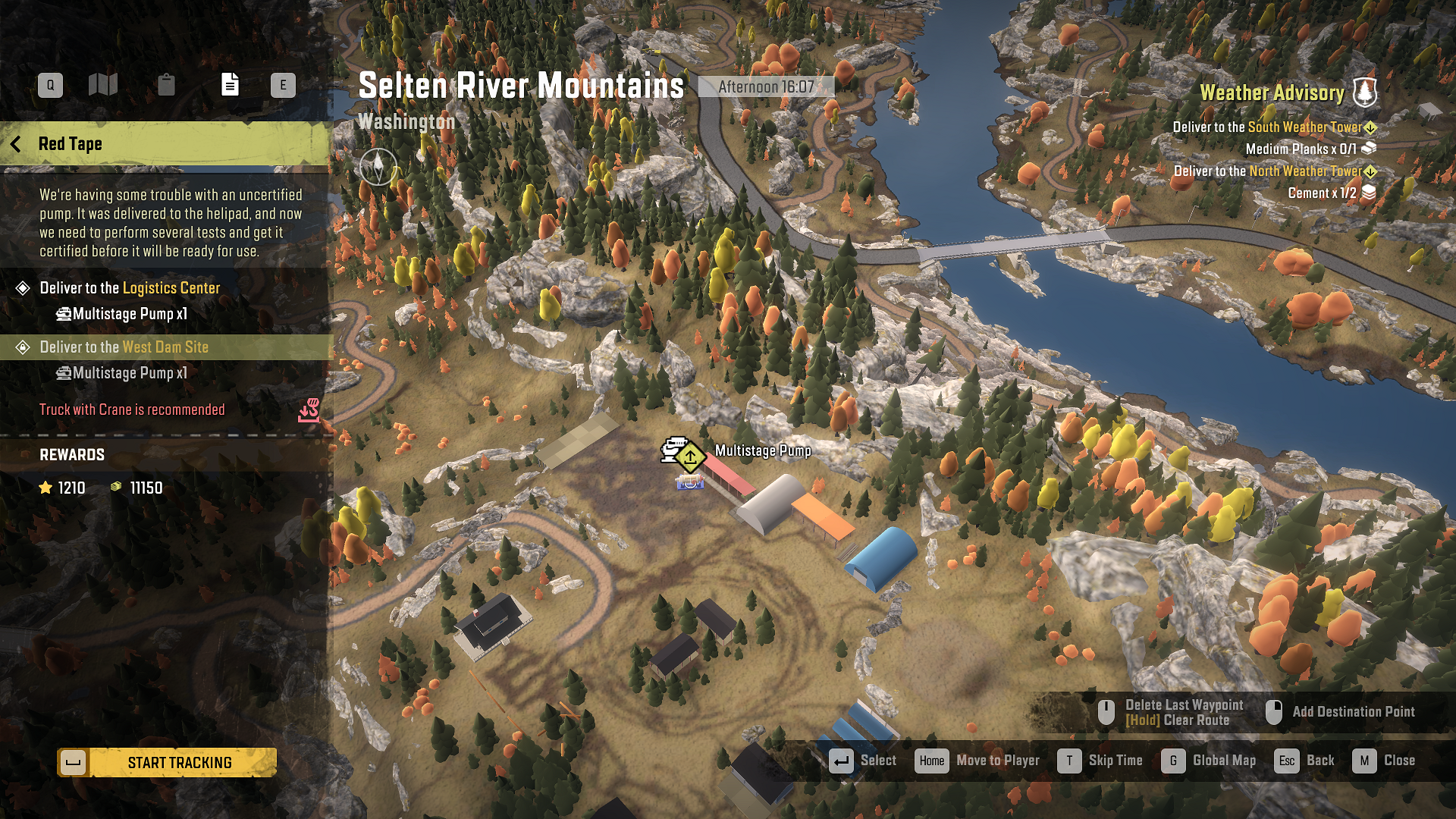
Task: Select the West Dam Site delivery objective
Action: [124, 347]
